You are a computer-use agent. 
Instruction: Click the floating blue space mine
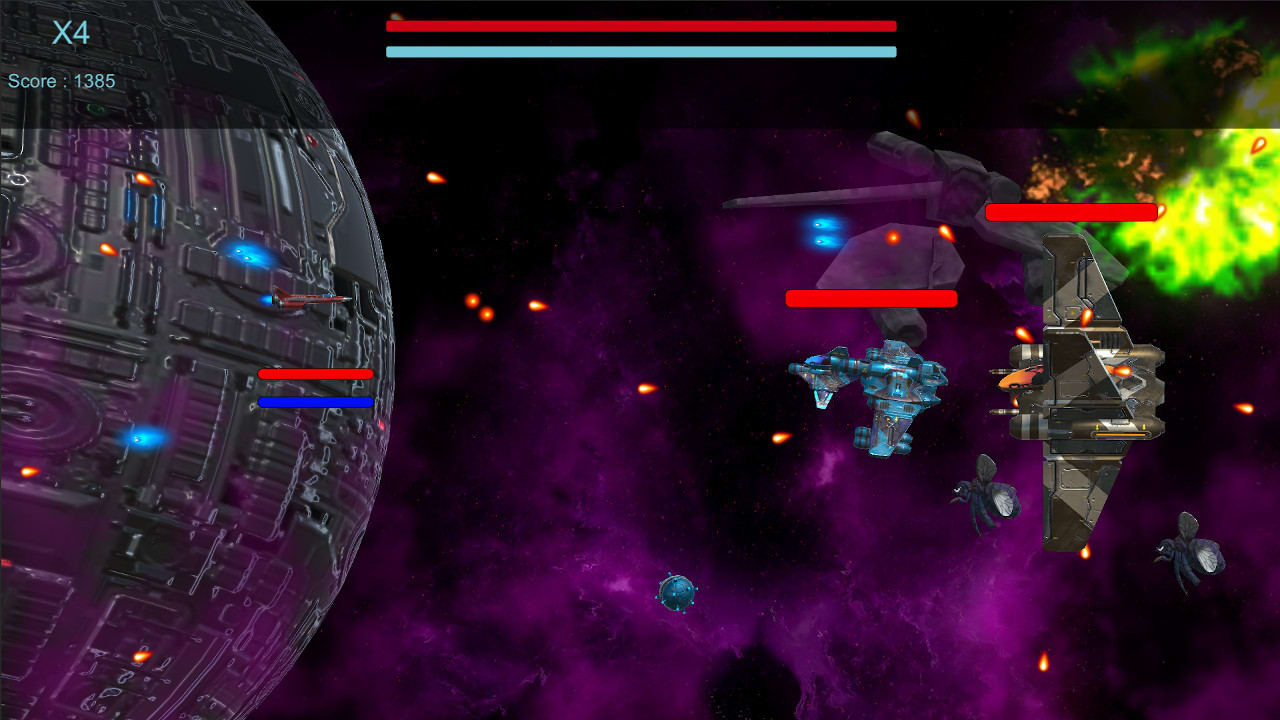click(676, 594)
